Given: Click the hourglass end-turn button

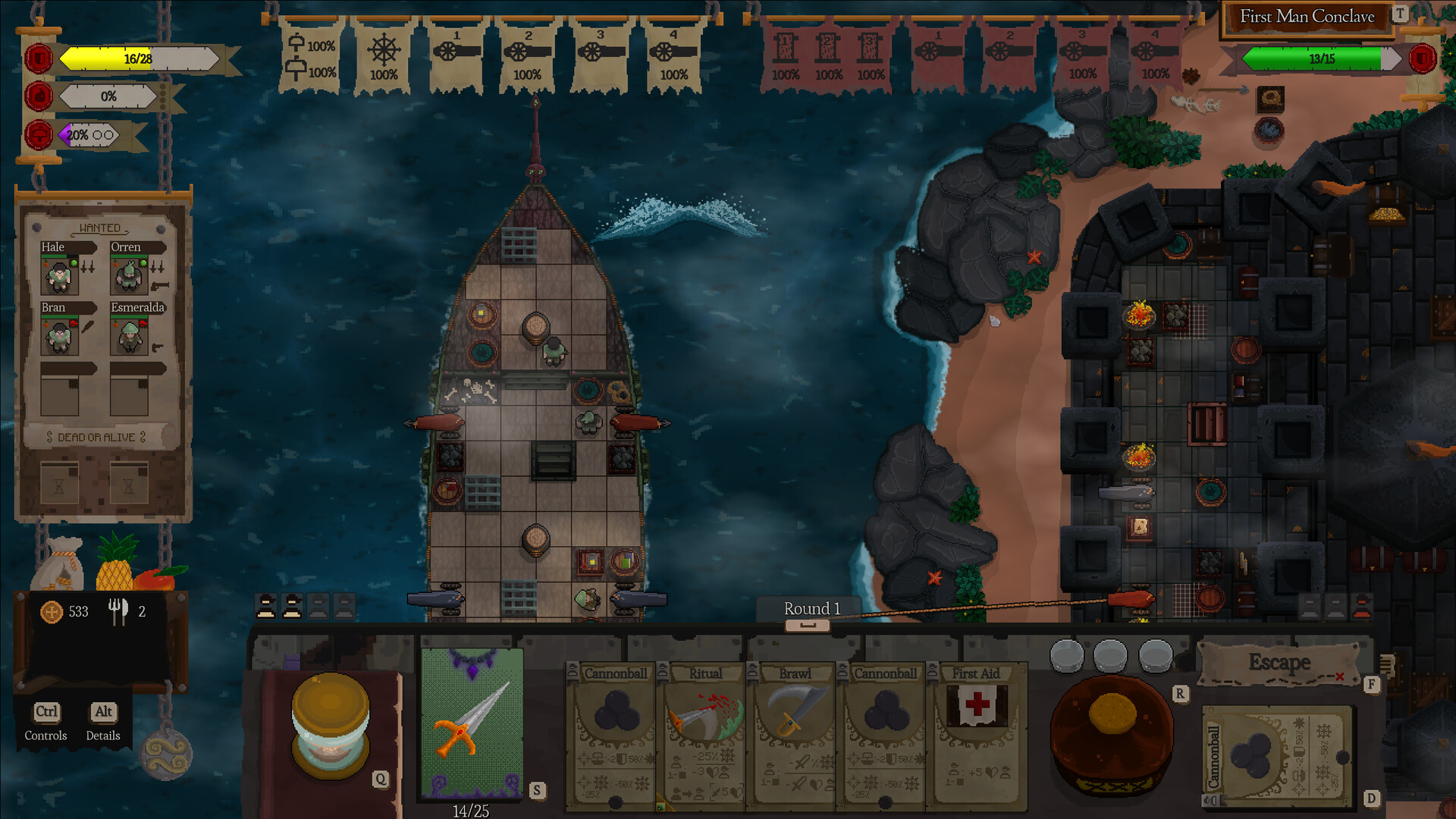Looking at the screenshot, I should (331, 727).
